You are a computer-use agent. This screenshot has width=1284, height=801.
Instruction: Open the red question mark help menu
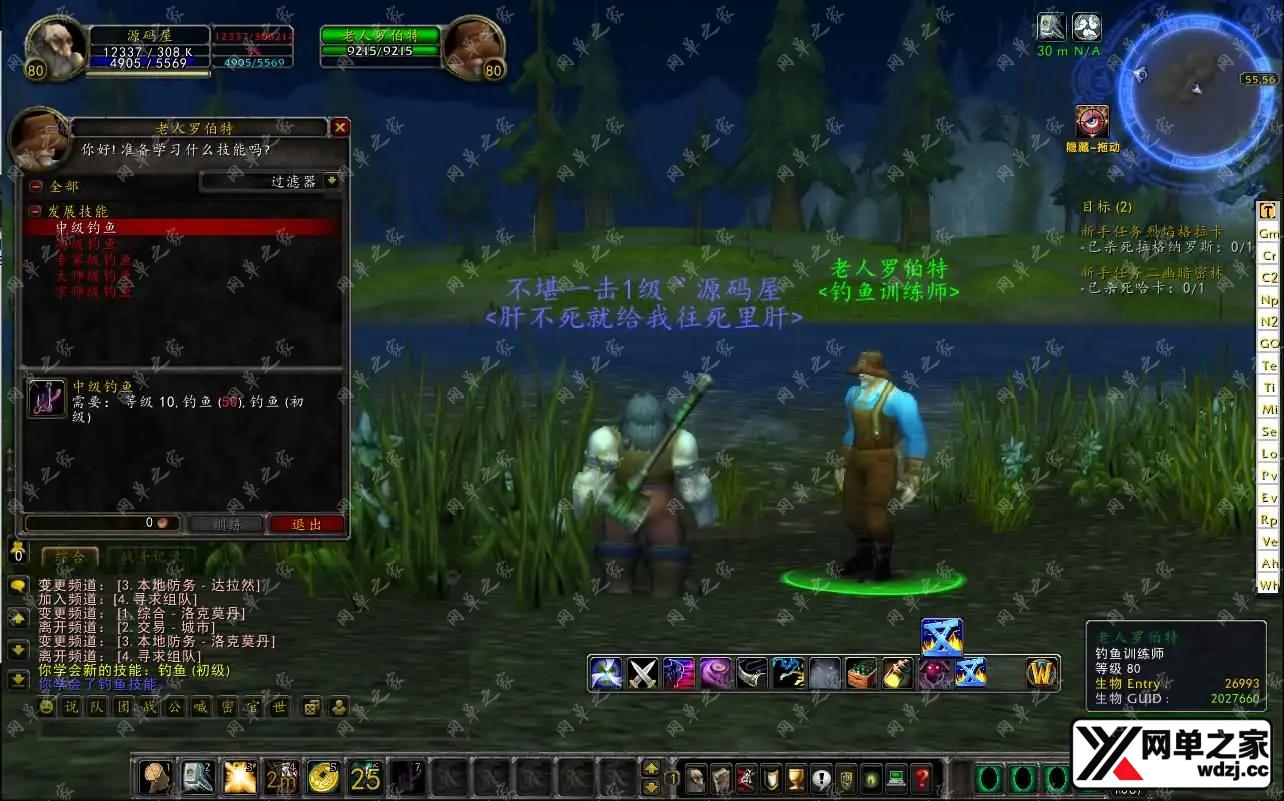922,778
